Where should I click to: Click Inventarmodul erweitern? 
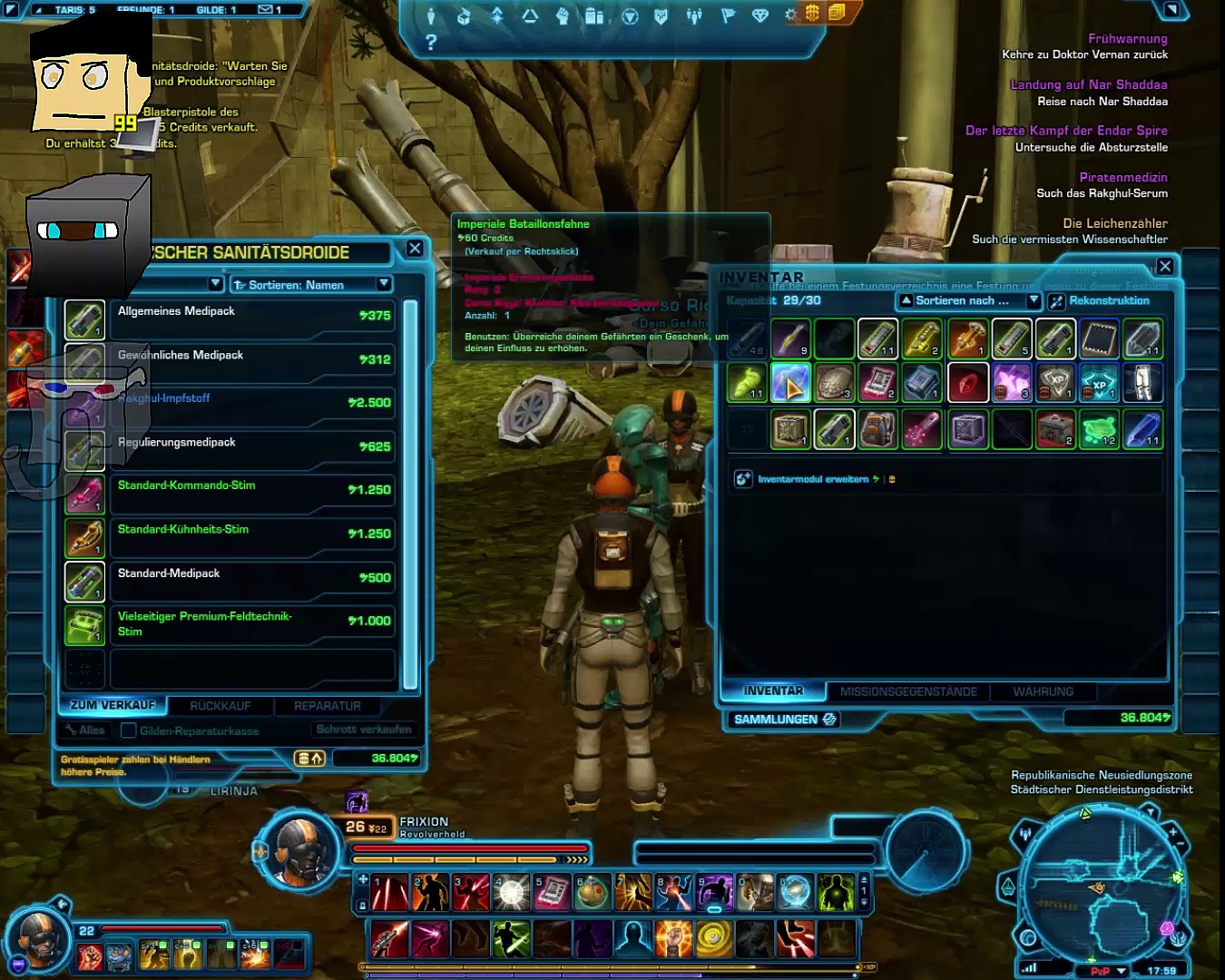[813, 479]
